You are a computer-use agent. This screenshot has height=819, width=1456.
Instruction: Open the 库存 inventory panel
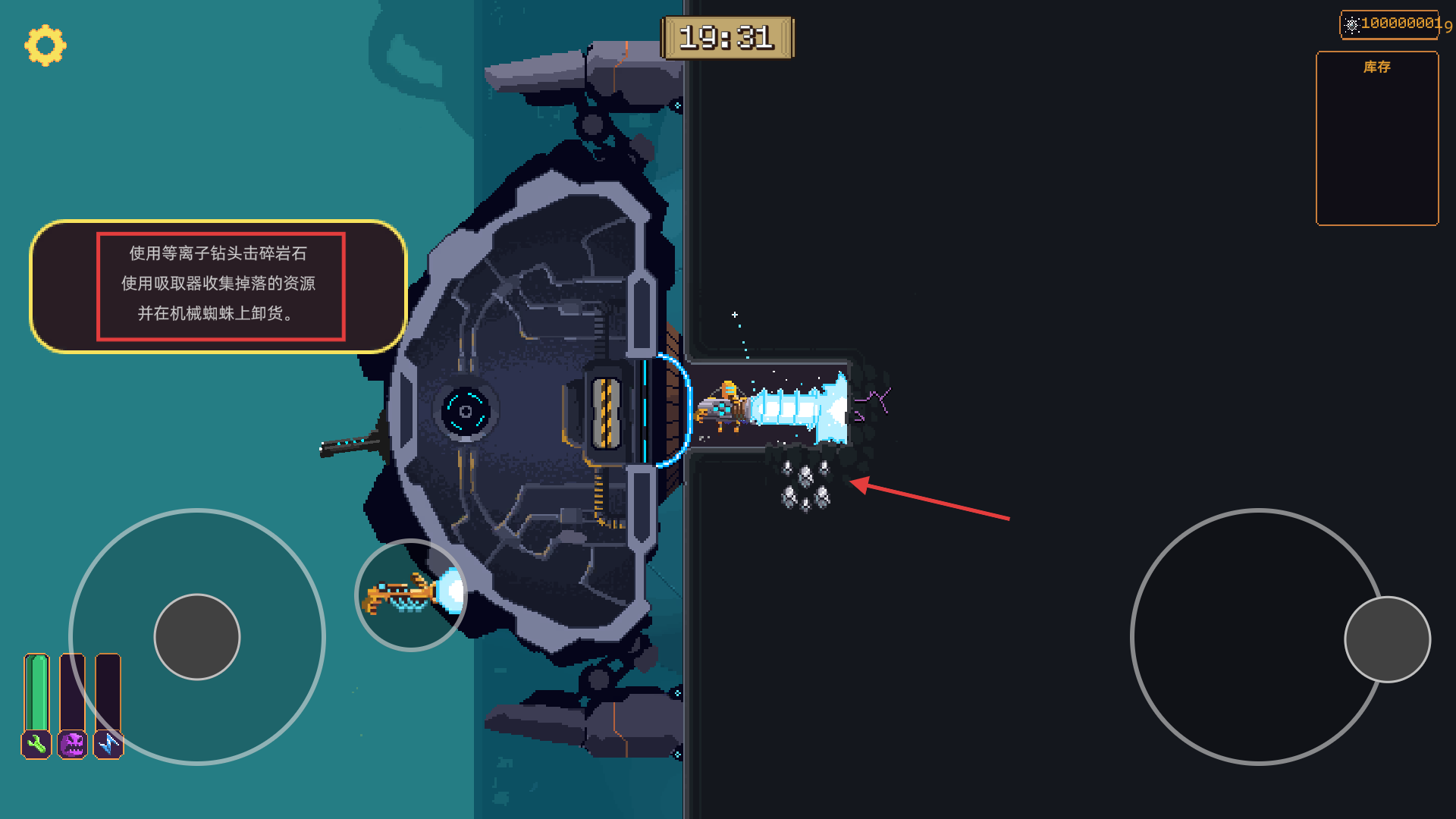[1376, 139]
